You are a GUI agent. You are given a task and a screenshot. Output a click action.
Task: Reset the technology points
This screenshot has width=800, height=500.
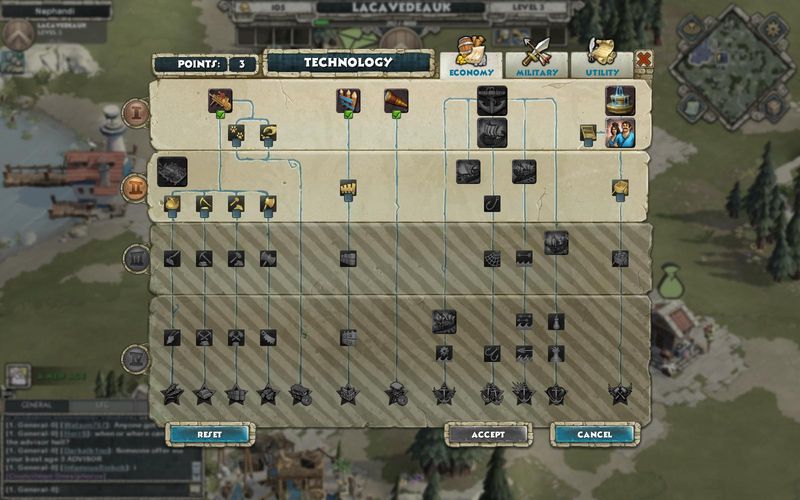coord(209,435)
